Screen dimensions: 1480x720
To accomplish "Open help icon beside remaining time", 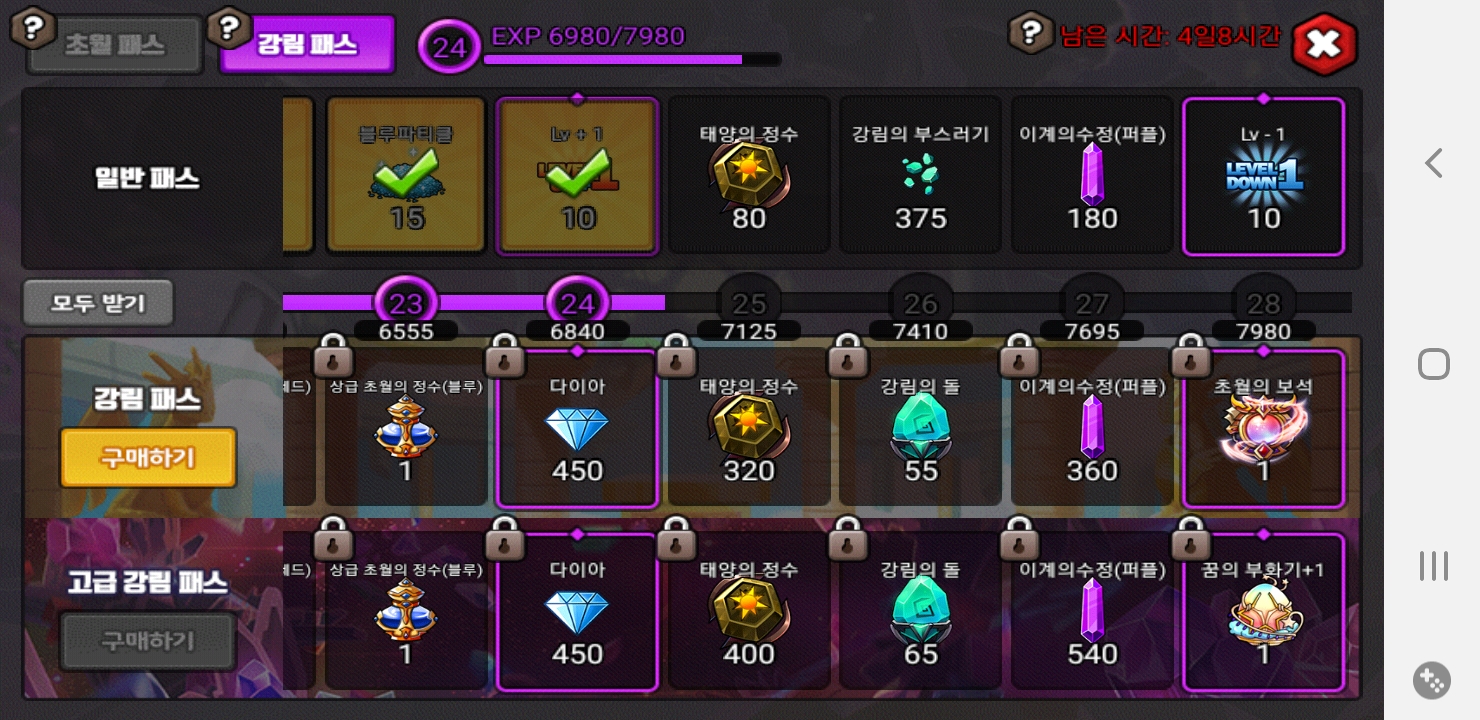I will point(1030,34).
